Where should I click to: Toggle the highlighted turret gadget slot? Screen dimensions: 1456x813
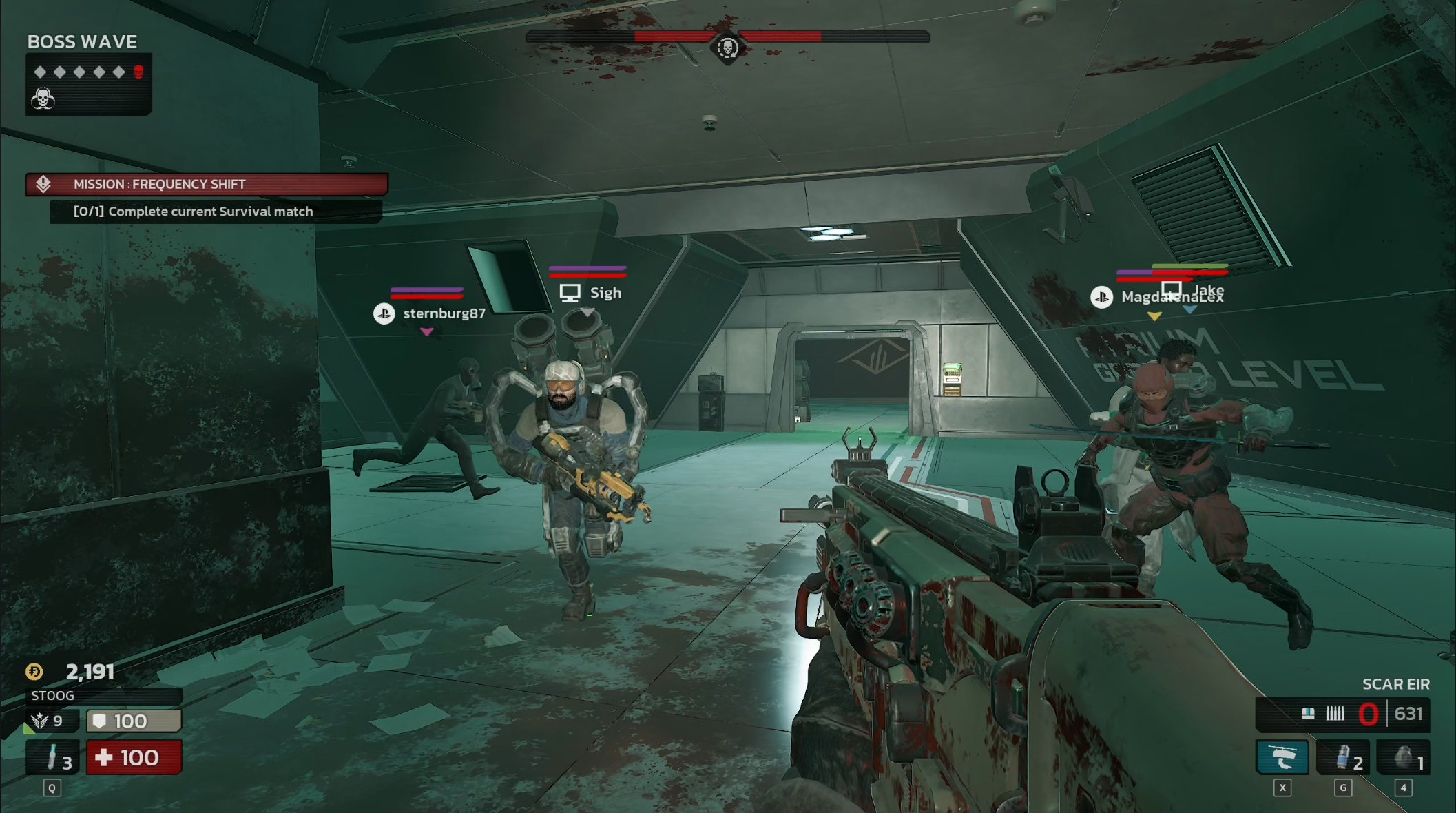point(1282,757)
